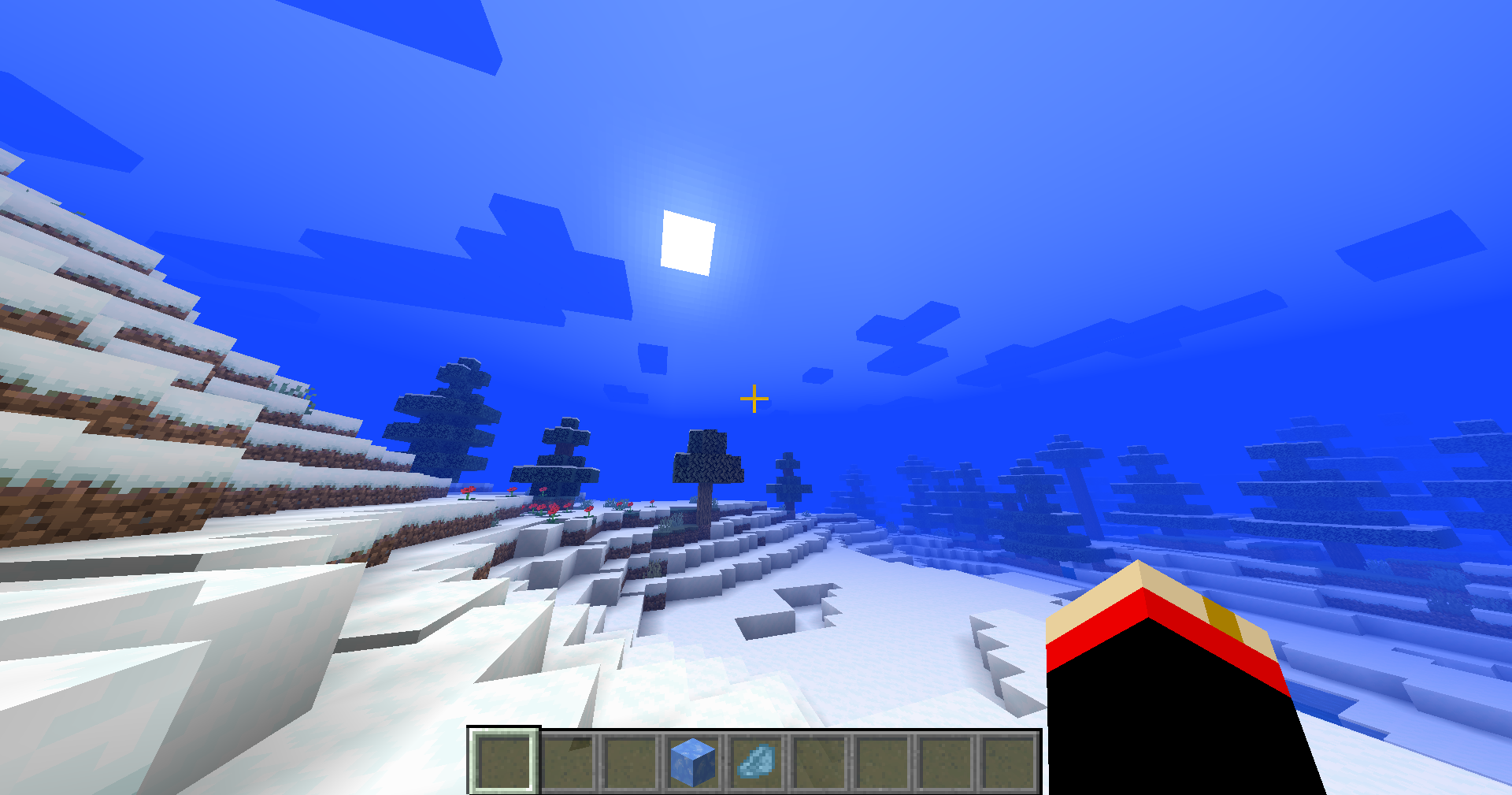
Task: Click the second hotbar slot
Action: (568, 760)
